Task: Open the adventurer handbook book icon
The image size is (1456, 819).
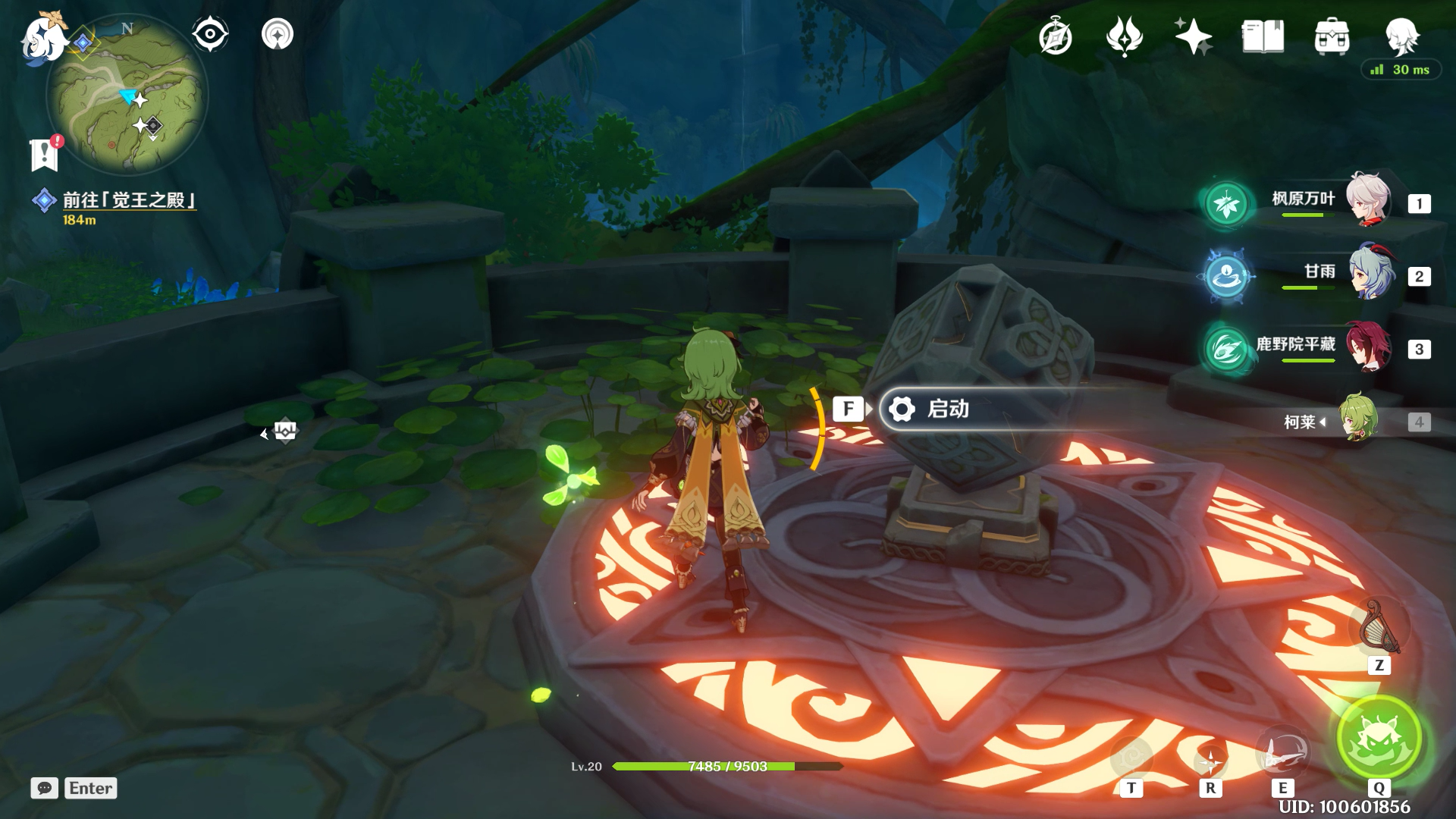Action: coord(1263,36)
